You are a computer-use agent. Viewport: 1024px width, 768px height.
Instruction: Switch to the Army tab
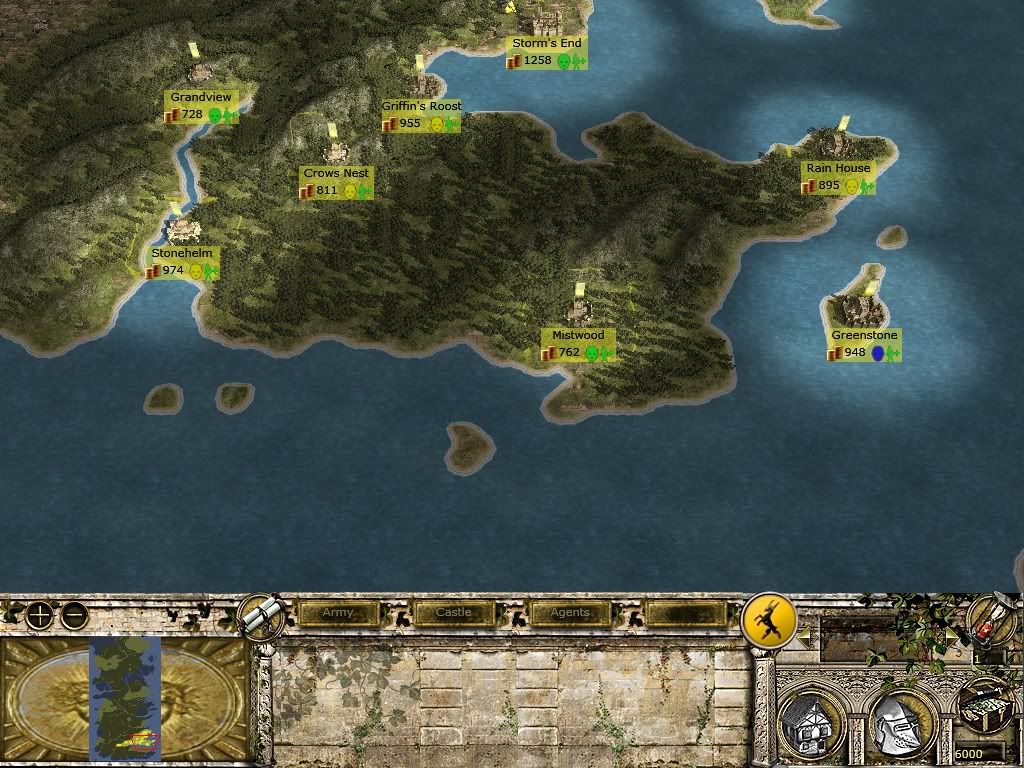[x=338, y=613]
